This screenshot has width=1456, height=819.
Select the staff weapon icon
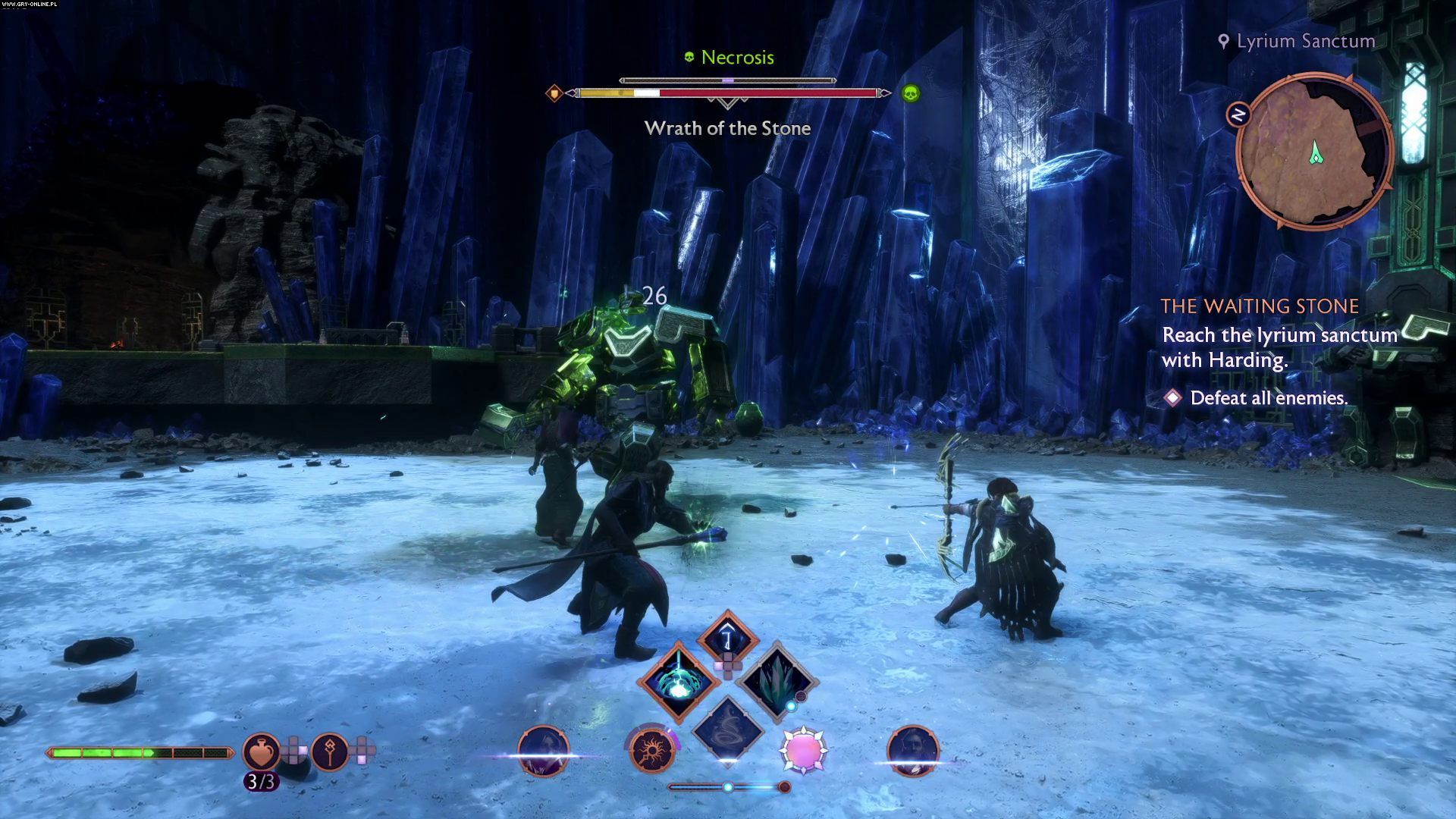(x=330, y=752)
